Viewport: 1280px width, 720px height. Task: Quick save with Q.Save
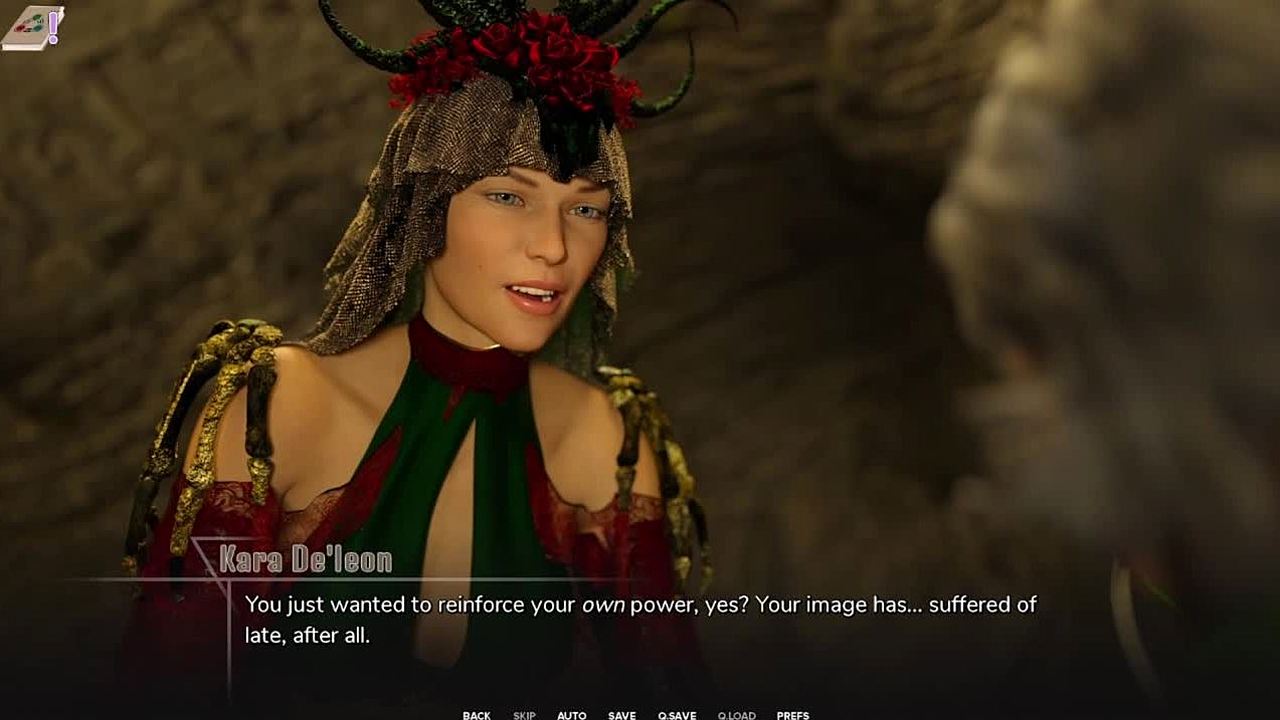(677, 715)
